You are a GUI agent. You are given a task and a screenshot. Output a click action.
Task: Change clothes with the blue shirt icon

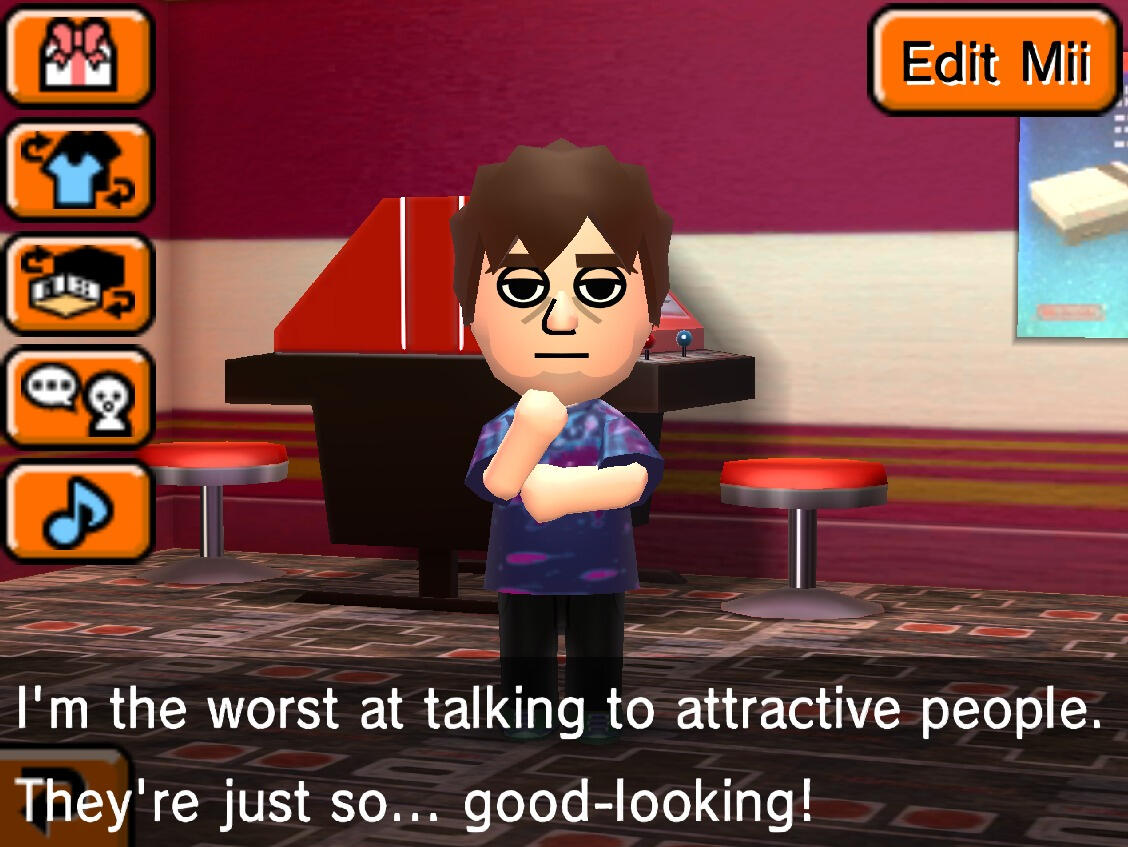pyautogui.click(x=78, y=170)
